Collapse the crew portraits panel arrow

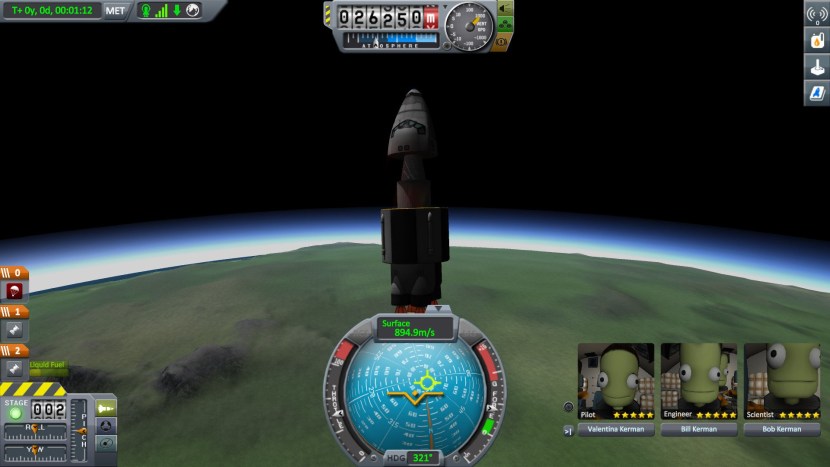coord(569,430)
